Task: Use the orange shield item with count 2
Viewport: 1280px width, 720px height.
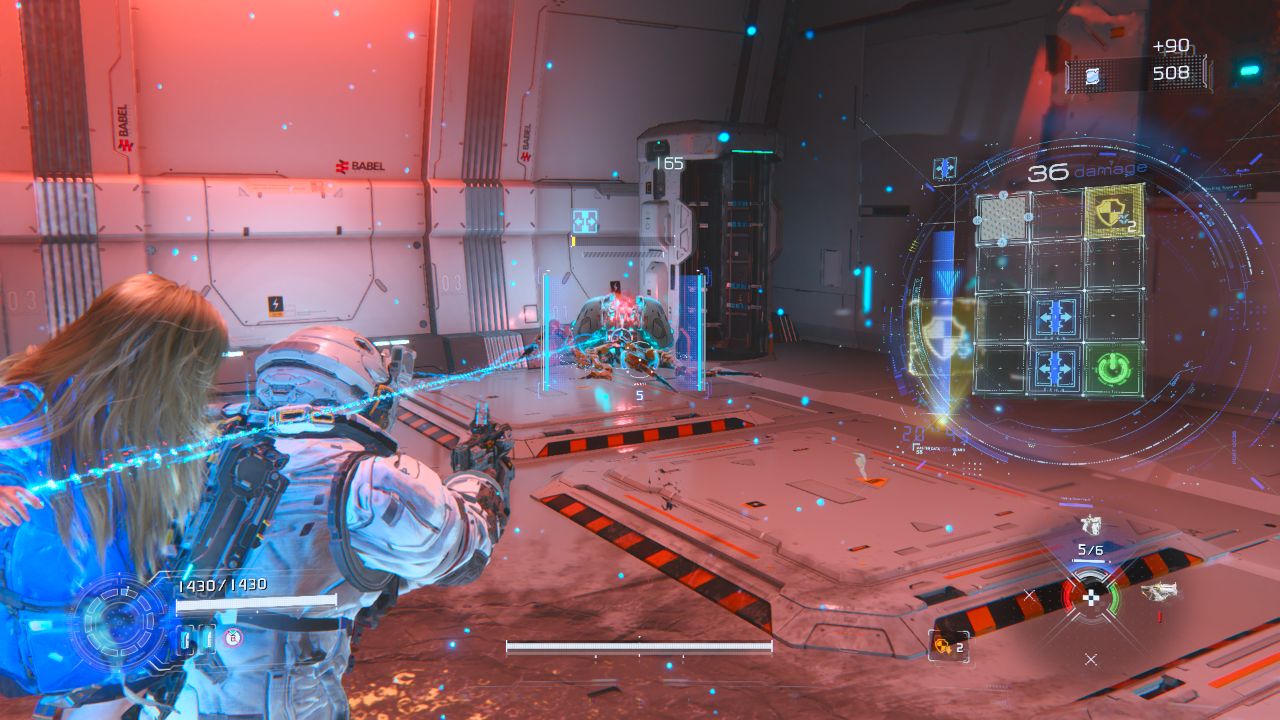Action: click(943, 645)
